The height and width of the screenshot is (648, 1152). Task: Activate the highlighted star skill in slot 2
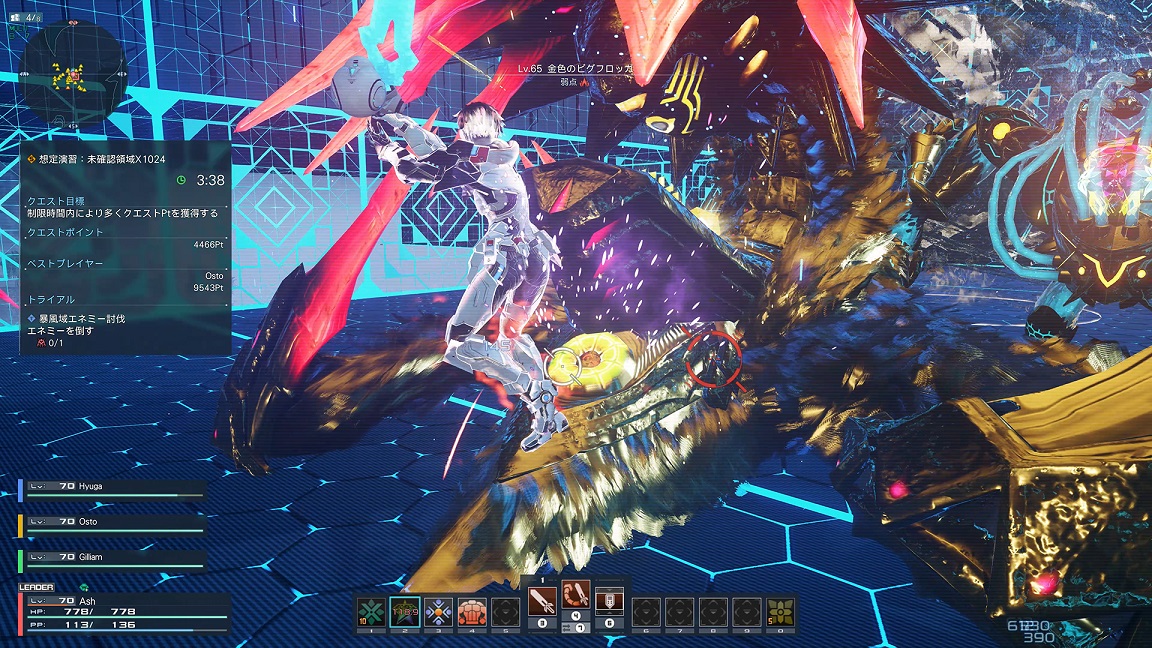coord(405,611)
